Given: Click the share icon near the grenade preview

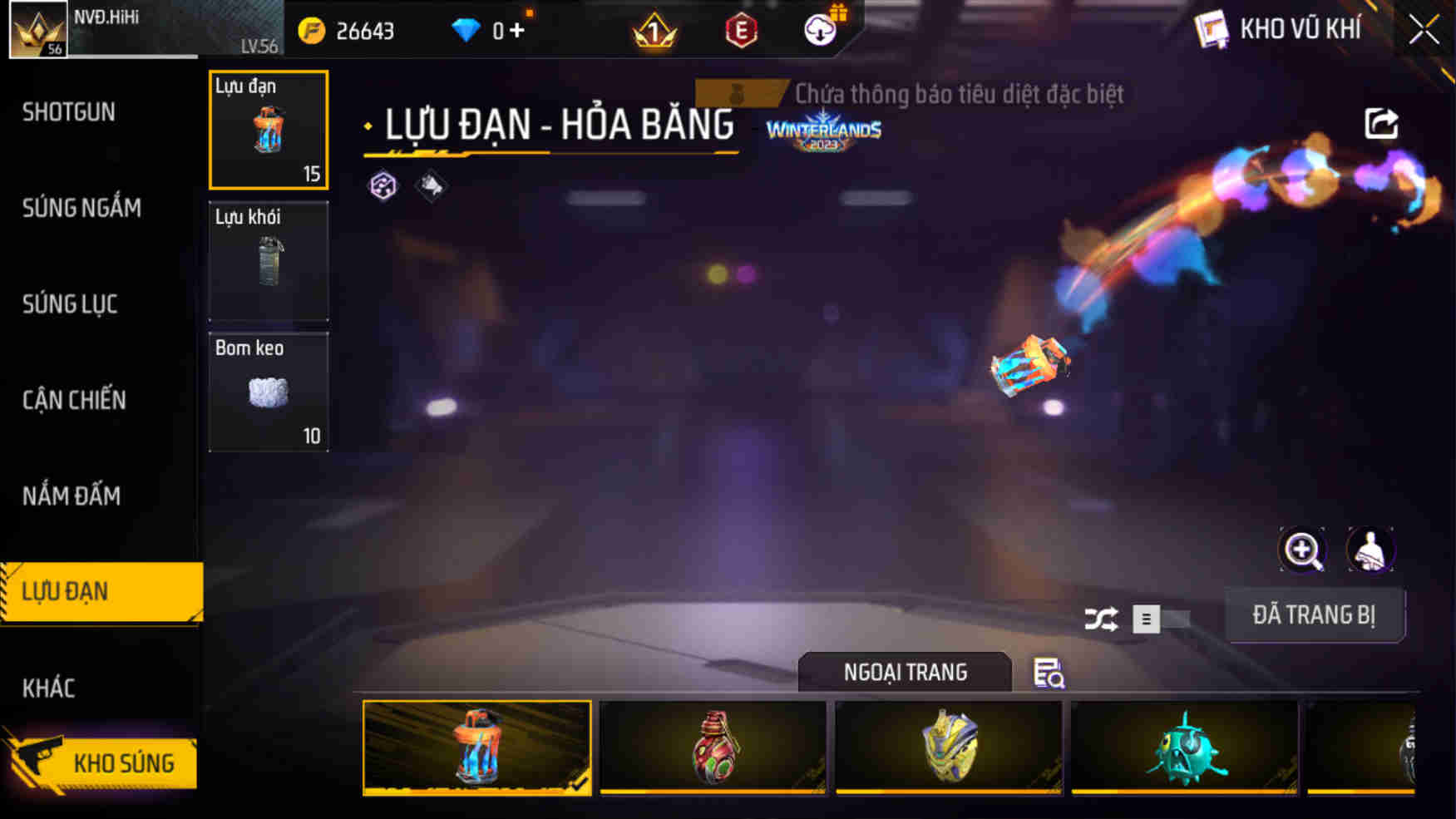Looking at the screenshot, I should 1383,123.
